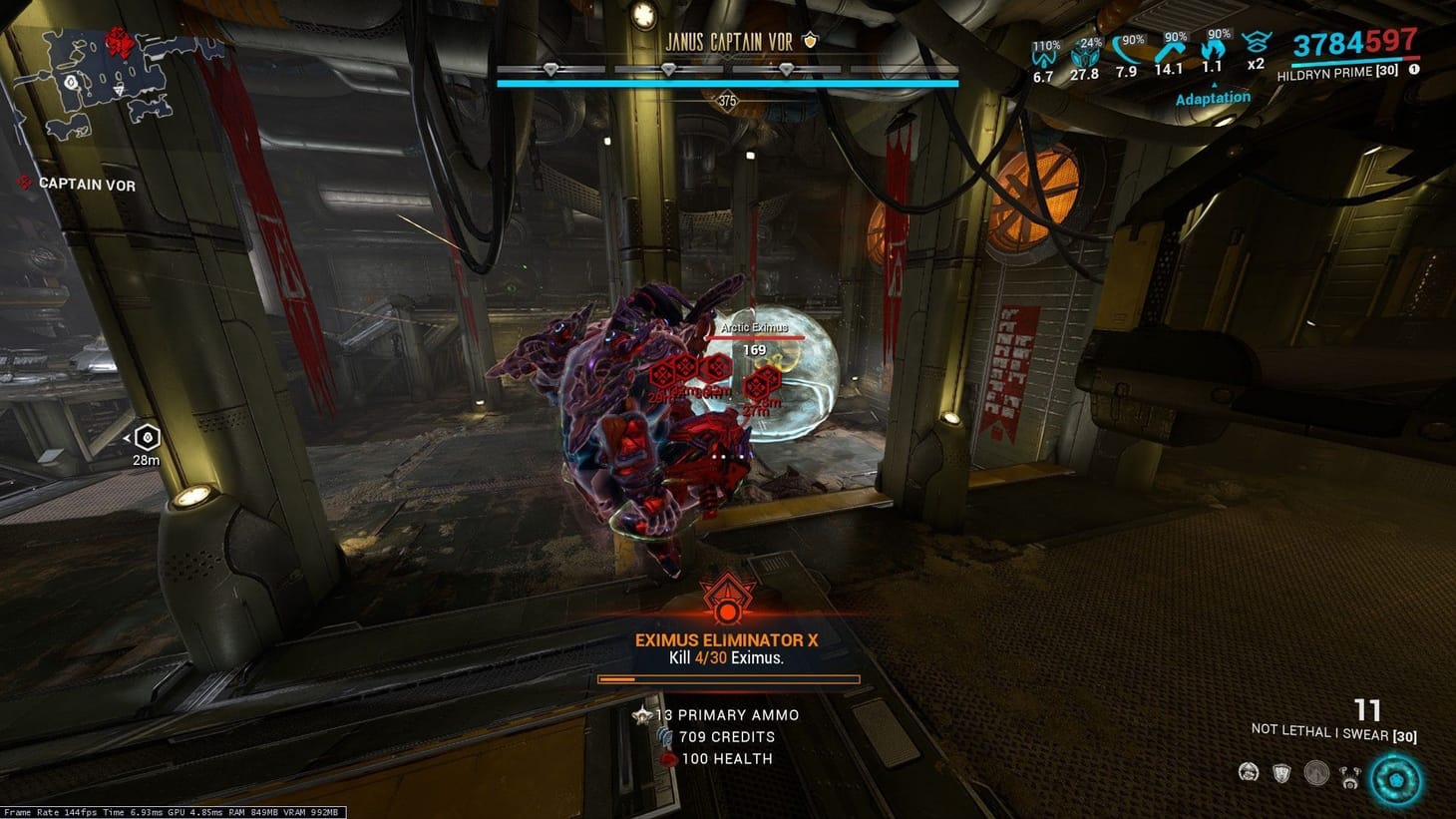
Task: Click the Eximus Eliminator X challenge emblem
Action: [x=727, y=599]
